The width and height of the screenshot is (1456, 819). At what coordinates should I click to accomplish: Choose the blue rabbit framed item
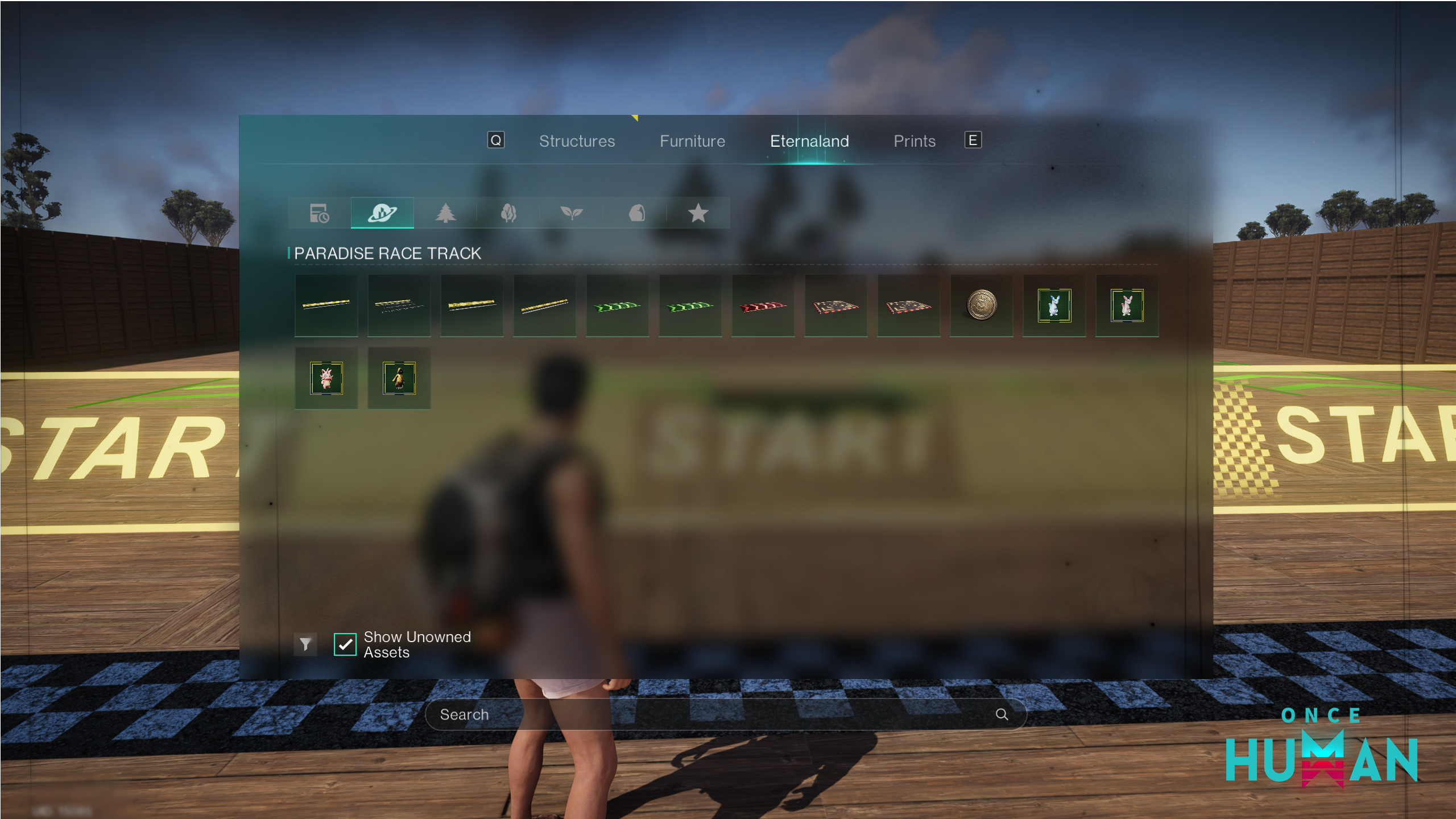pos(1054,305)
